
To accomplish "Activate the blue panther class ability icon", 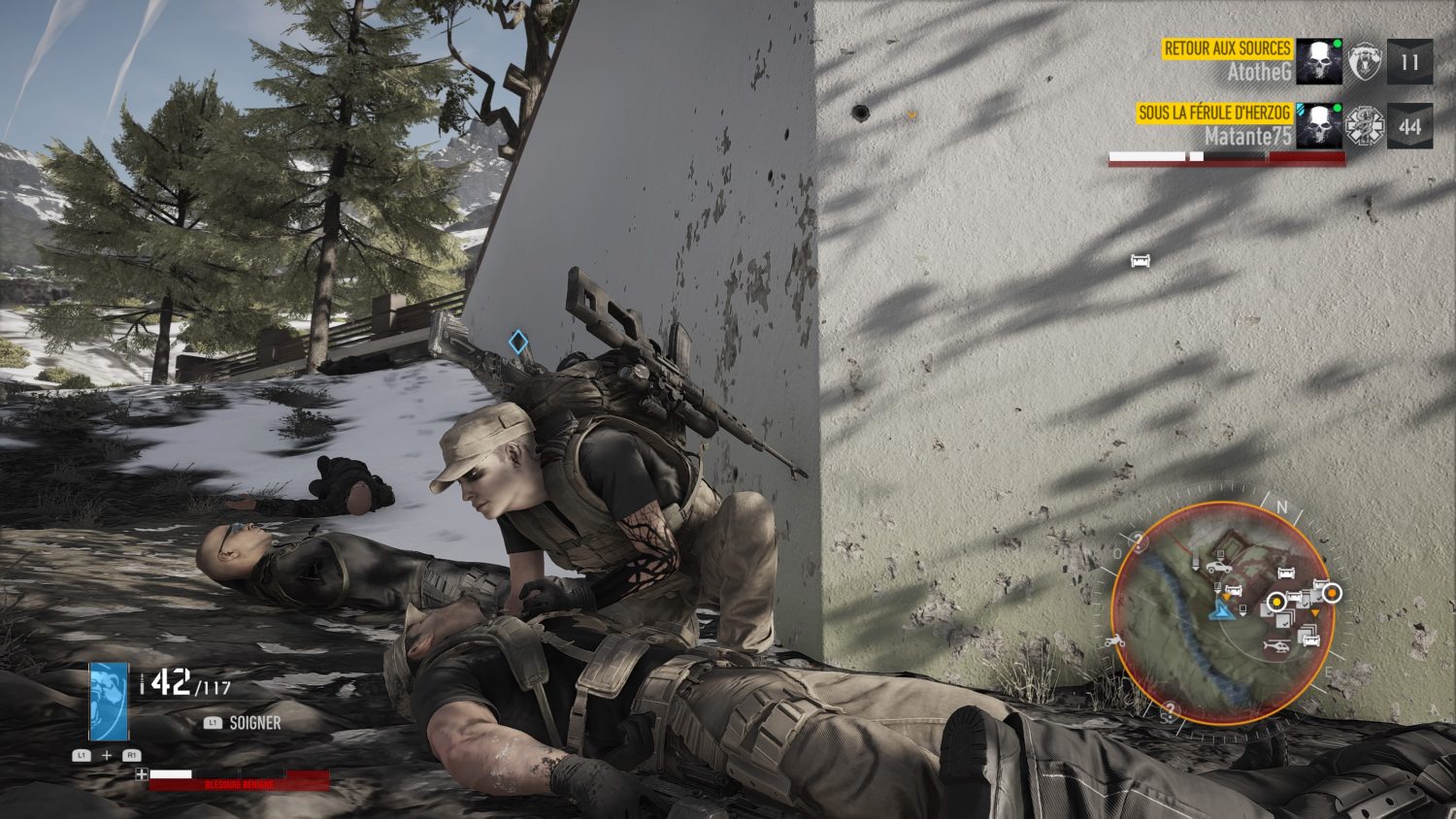I will 109,701.
